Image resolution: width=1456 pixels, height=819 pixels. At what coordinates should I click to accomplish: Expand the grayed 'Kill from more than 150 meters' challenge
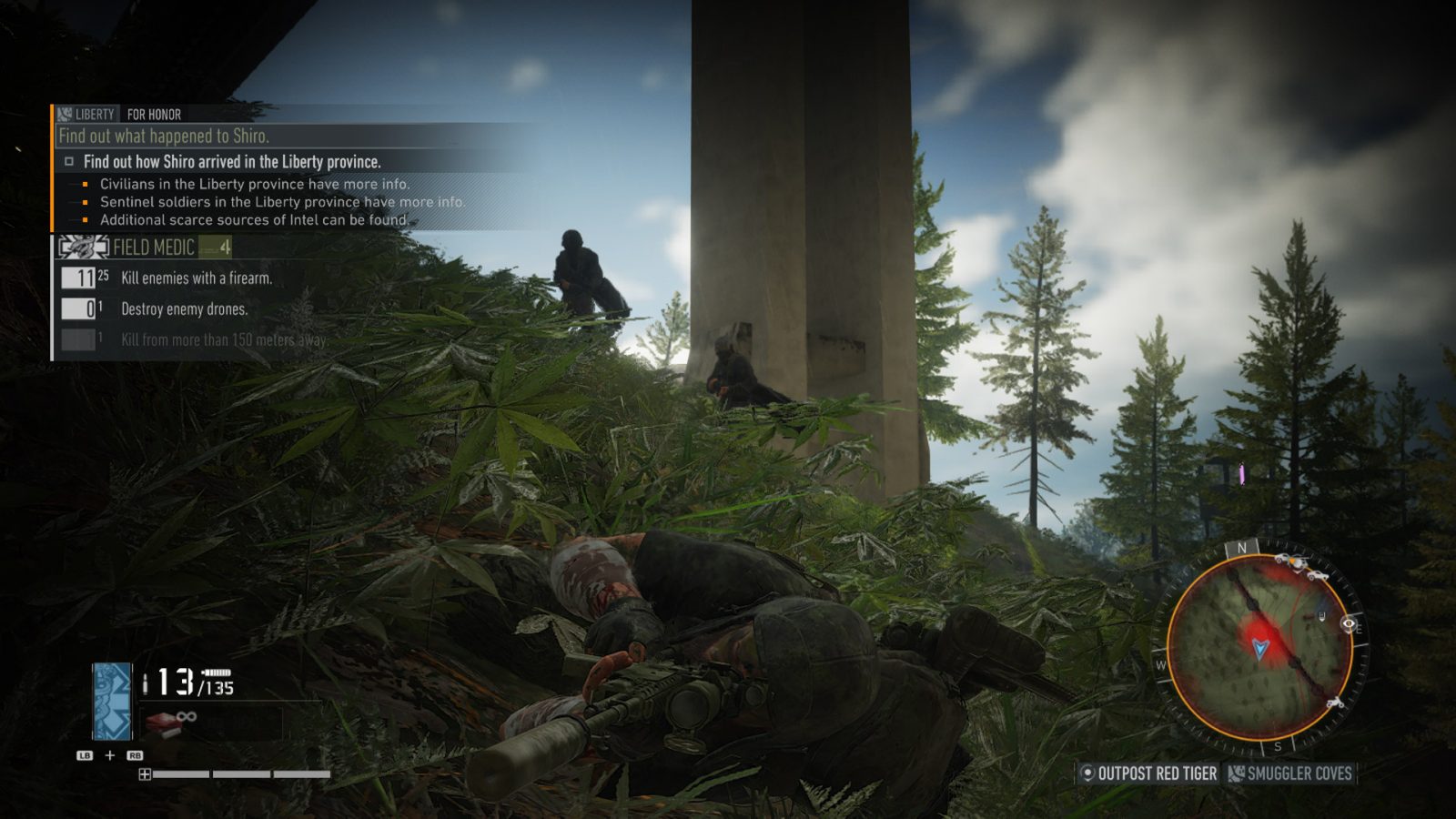click(x=223, y=341)
